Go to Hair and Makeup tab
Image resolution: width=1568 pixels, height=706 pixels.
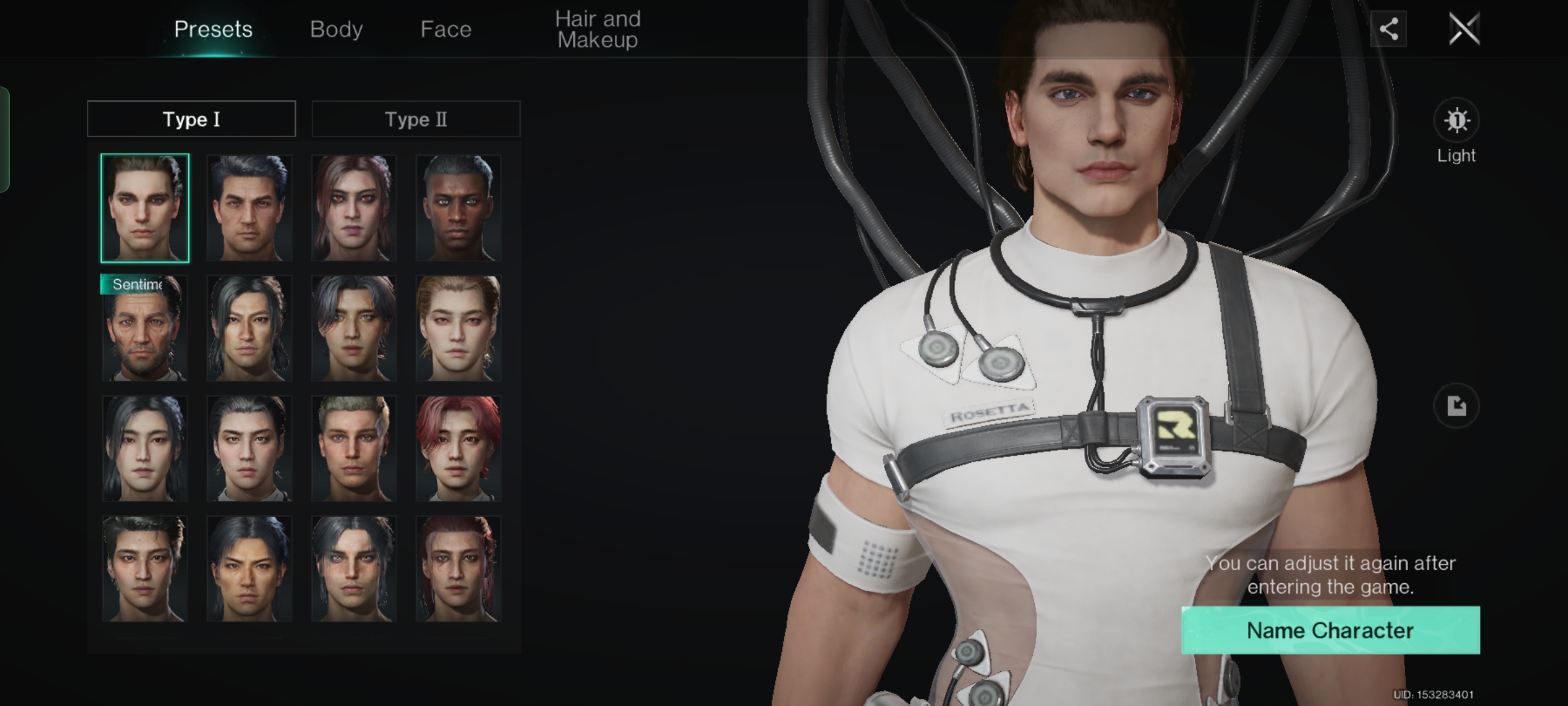597,29
